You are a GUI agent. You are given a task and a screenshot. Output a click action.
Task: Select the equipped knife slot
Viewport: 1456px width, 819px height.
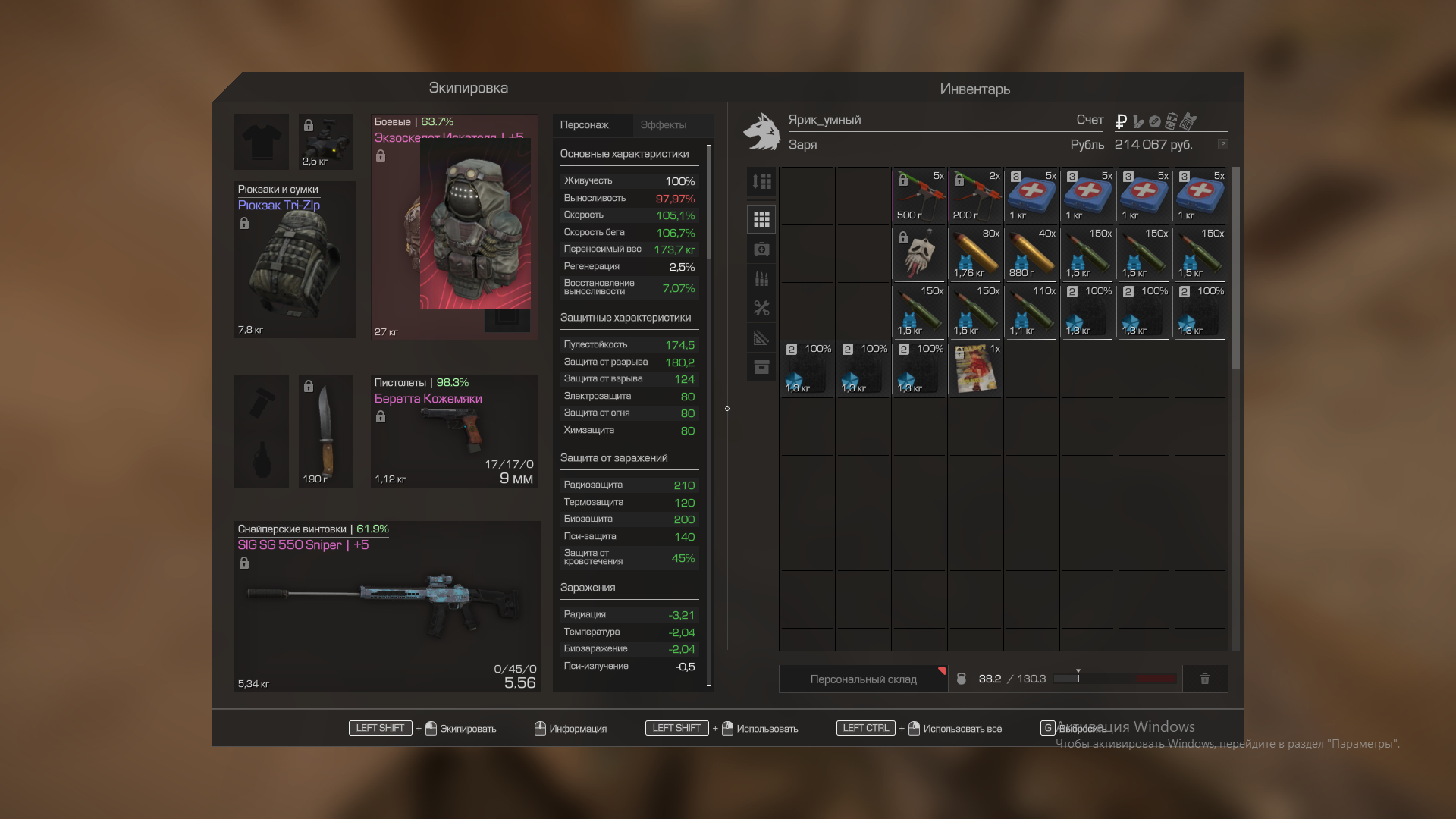[x=326, y=431]
